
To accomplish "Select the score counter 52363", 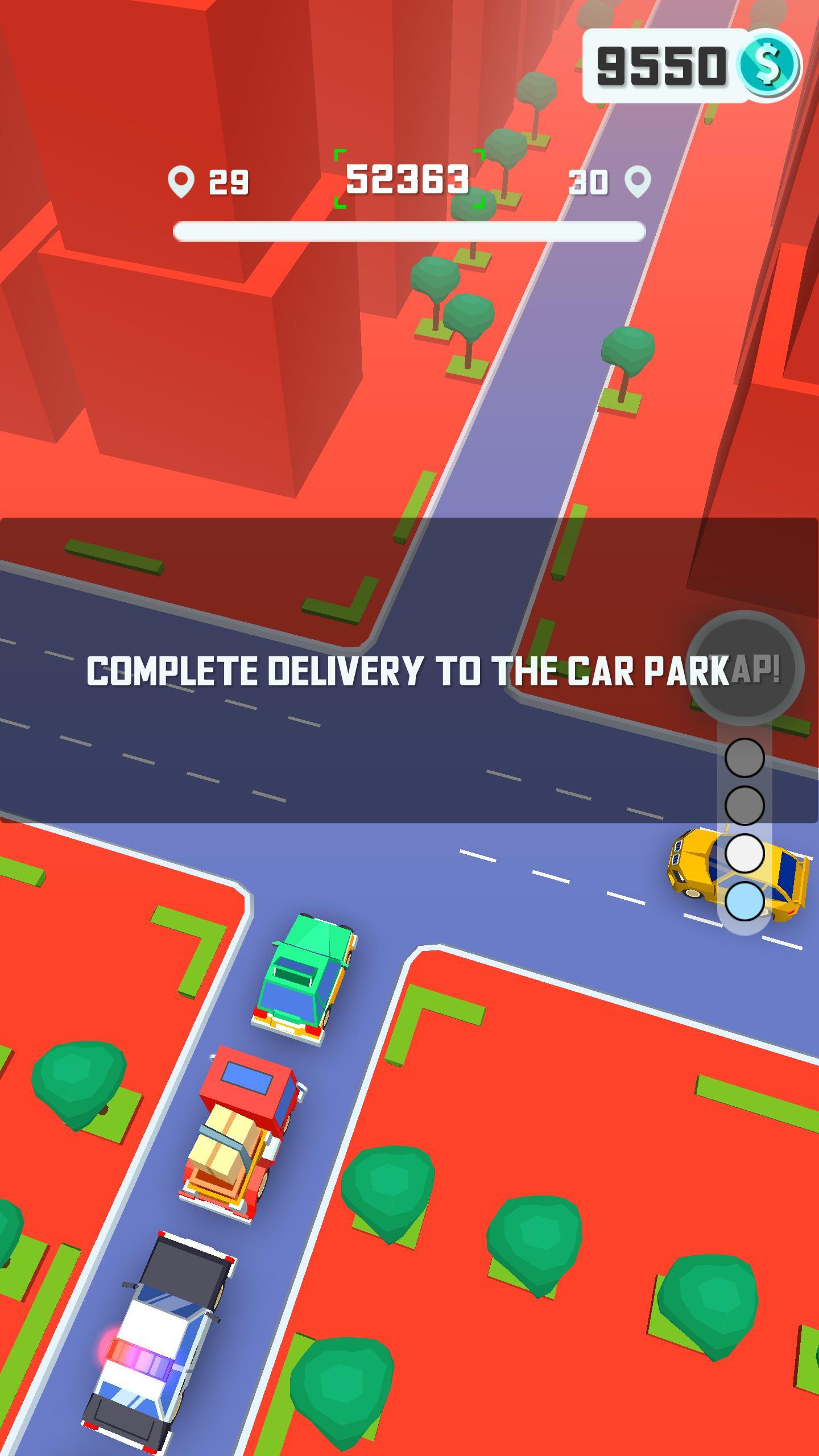I will 408,179.
